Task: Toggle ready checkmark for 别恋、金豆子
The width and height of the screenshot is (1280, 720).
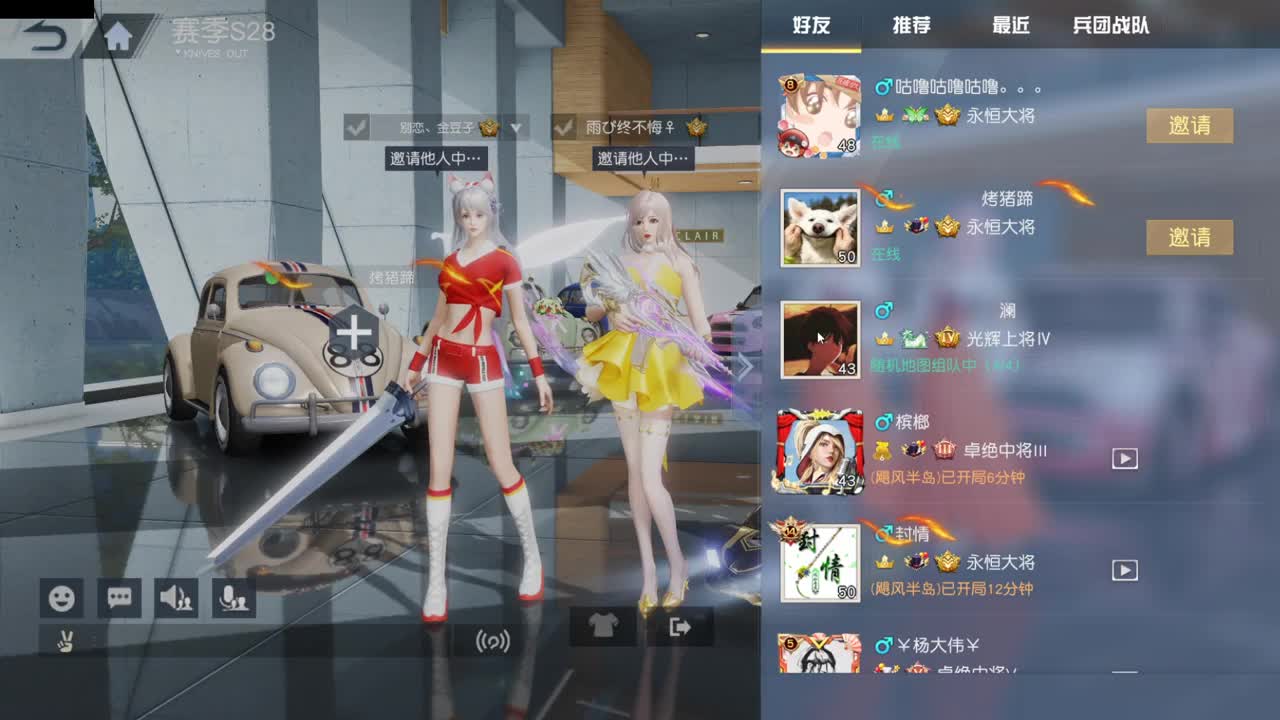Action: coord(355,129)
